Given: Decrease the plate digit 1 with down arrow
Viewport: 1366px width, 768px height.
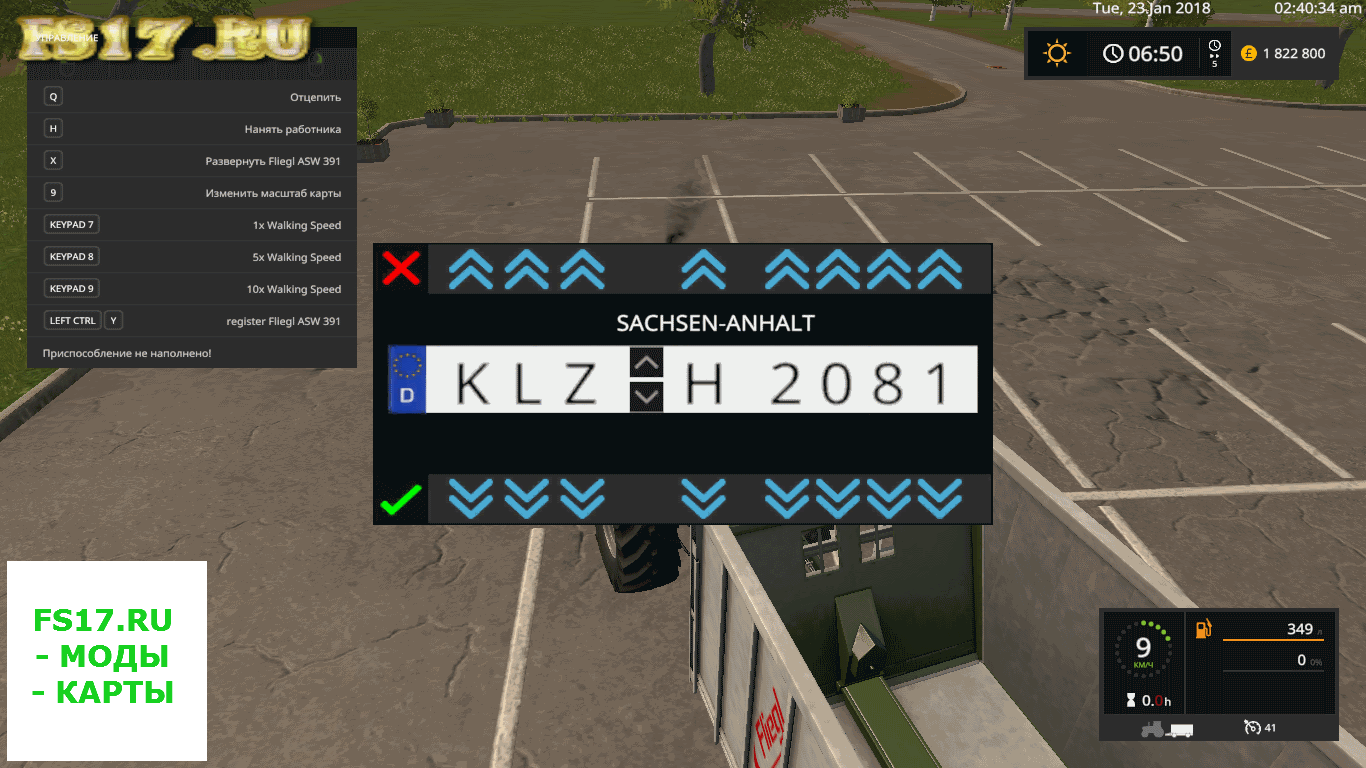Looking at the screenshot, I should [x=939, y=497].
